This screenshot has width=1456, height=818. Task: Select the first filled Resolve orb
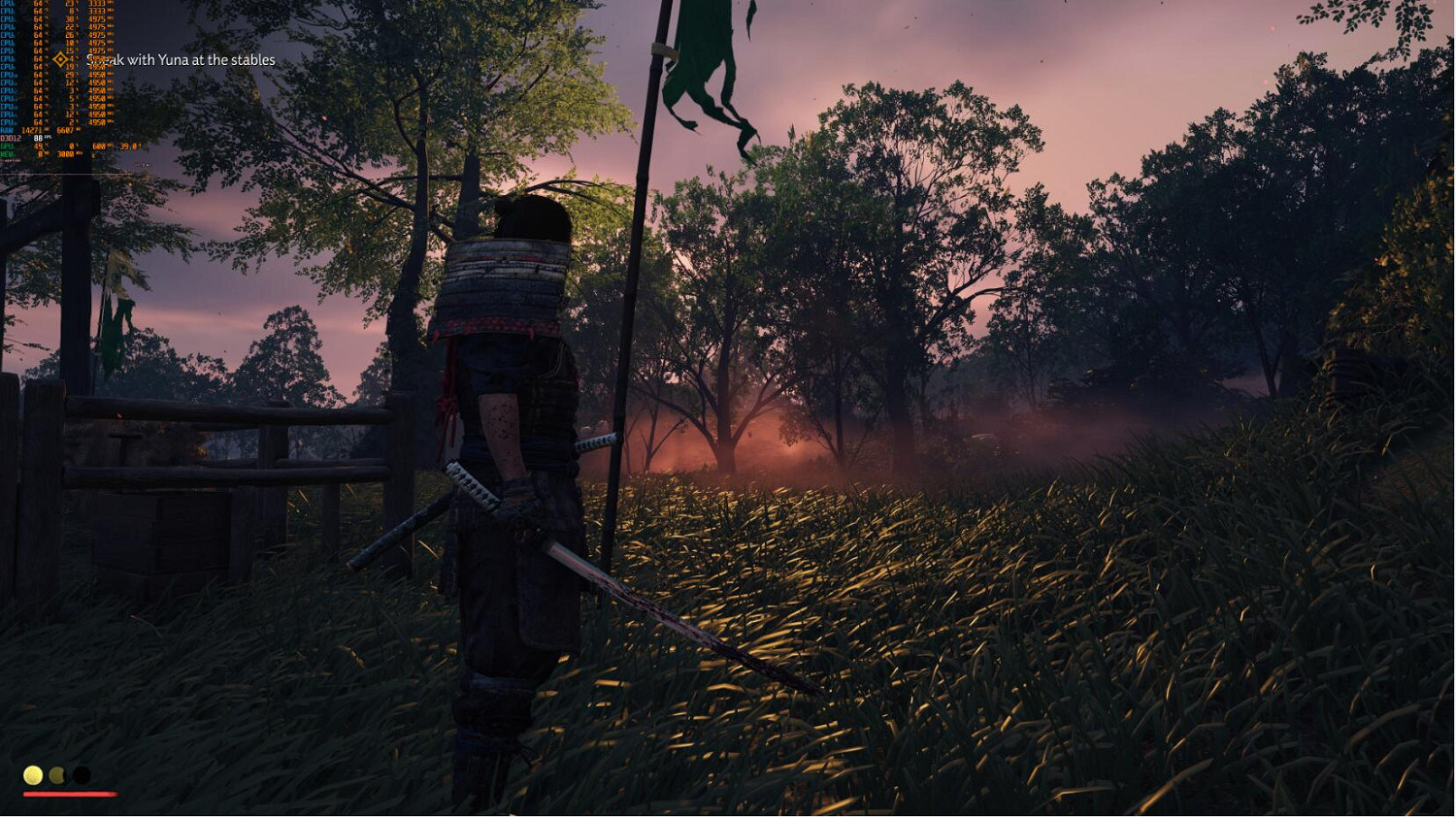click(32, 774)
